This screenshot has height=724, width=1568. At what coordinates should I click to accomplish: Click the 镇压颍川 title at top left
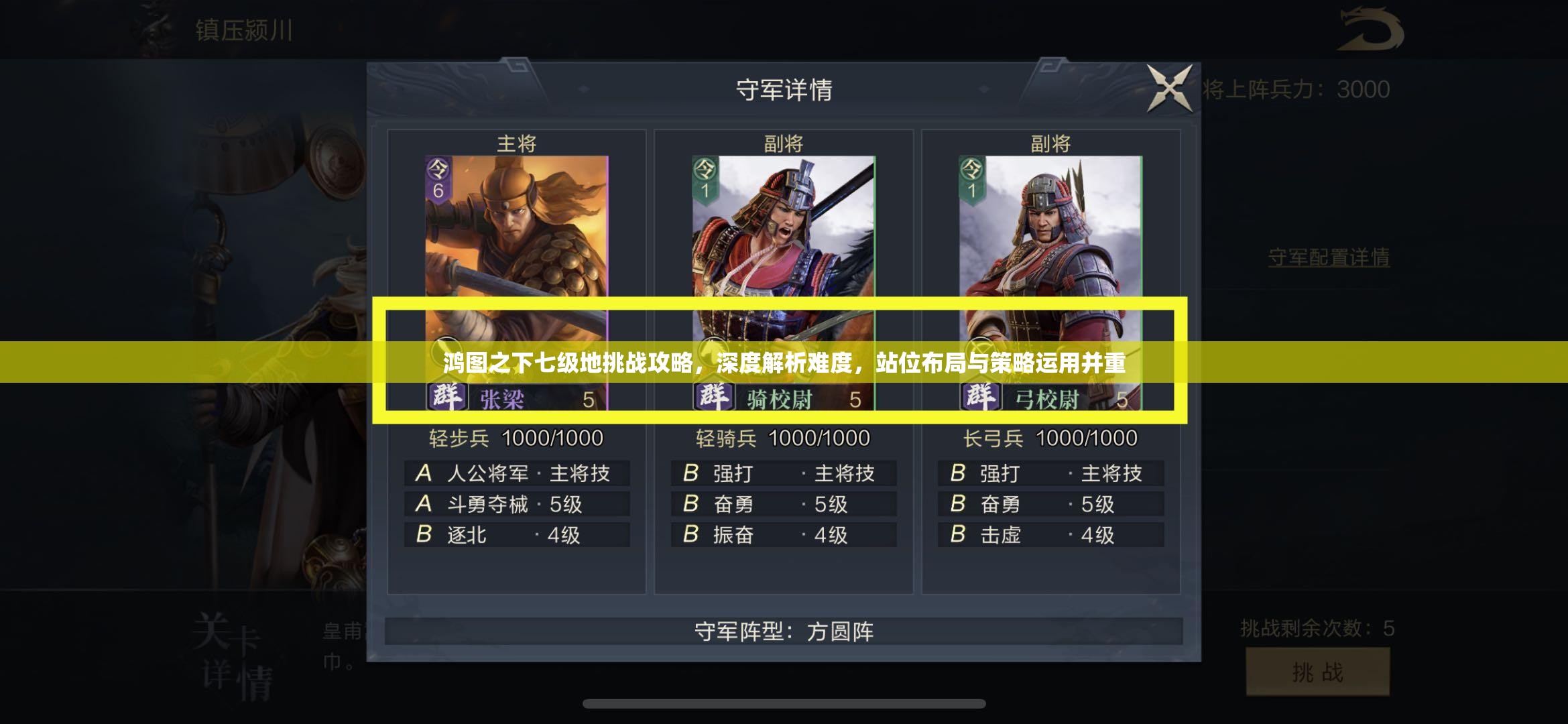point(245,28)
